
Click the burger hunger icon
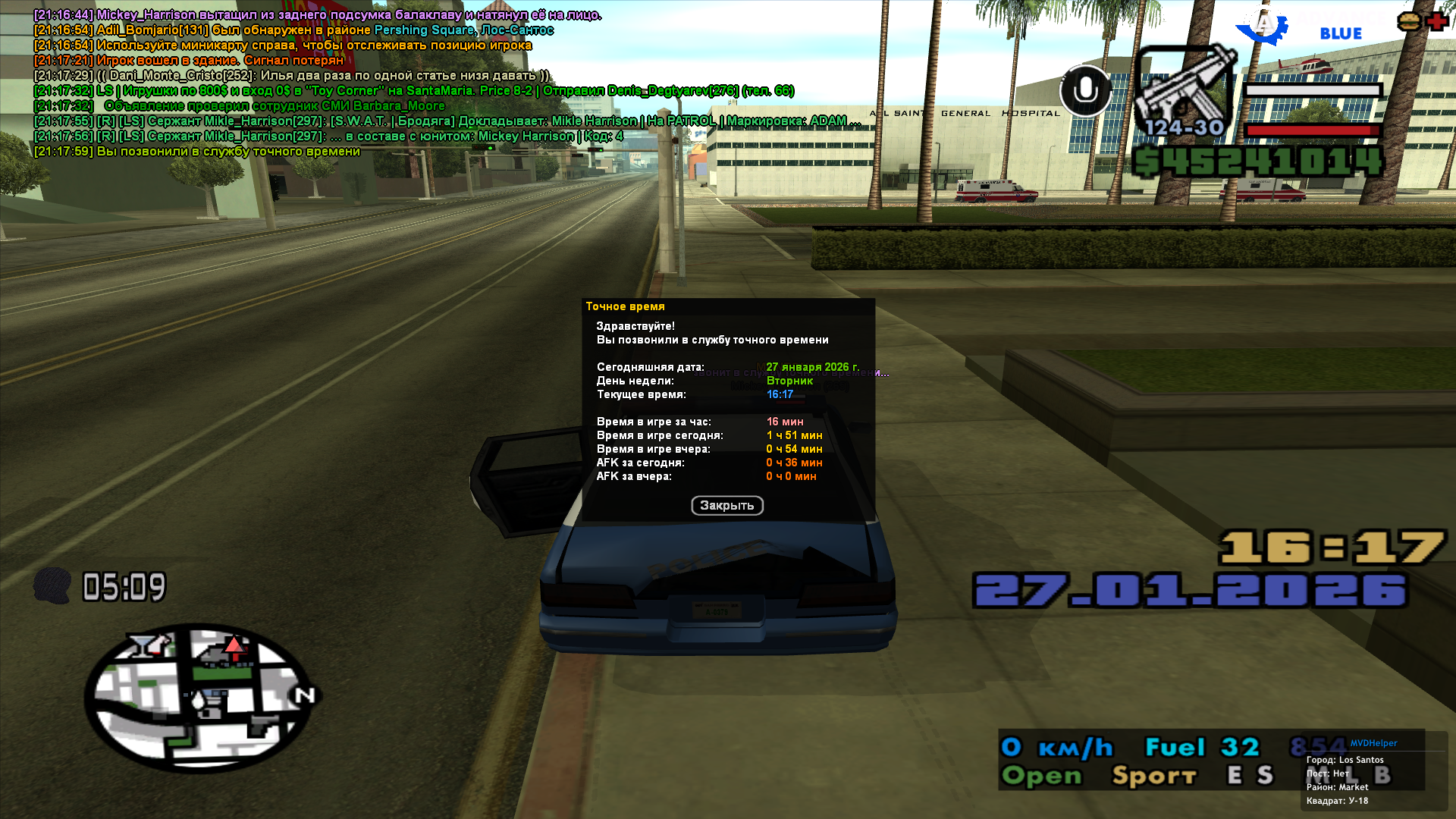[1408, 21]
